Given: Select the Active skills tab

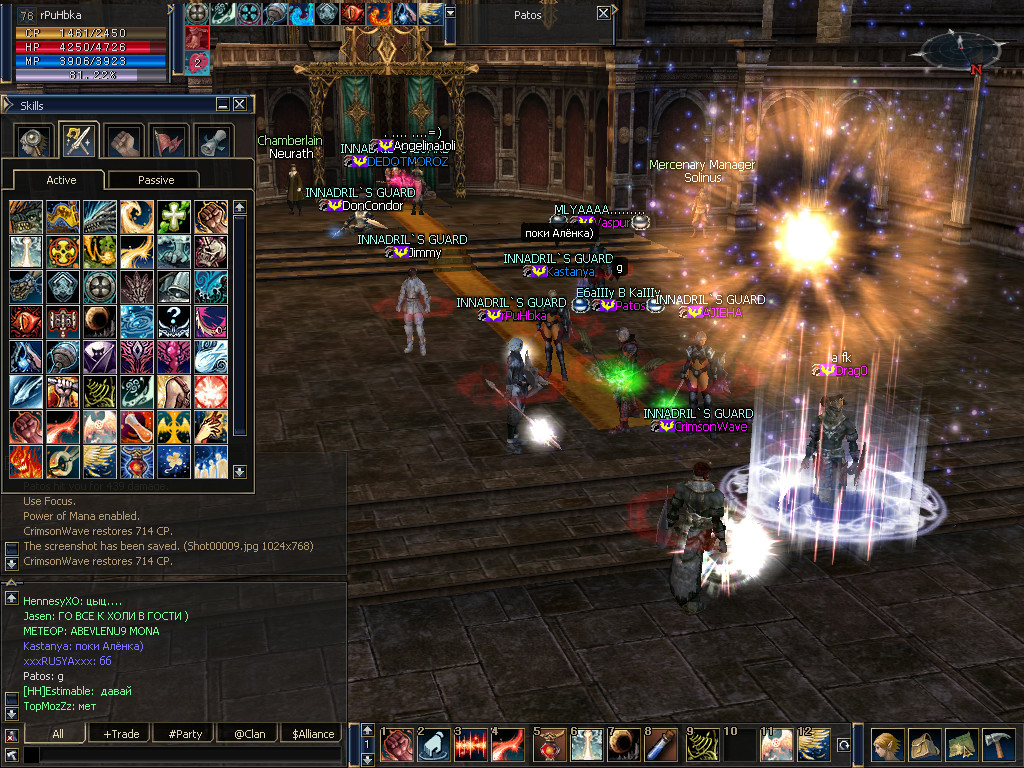Looking at the screenshot, I should (x=61, y=180).
